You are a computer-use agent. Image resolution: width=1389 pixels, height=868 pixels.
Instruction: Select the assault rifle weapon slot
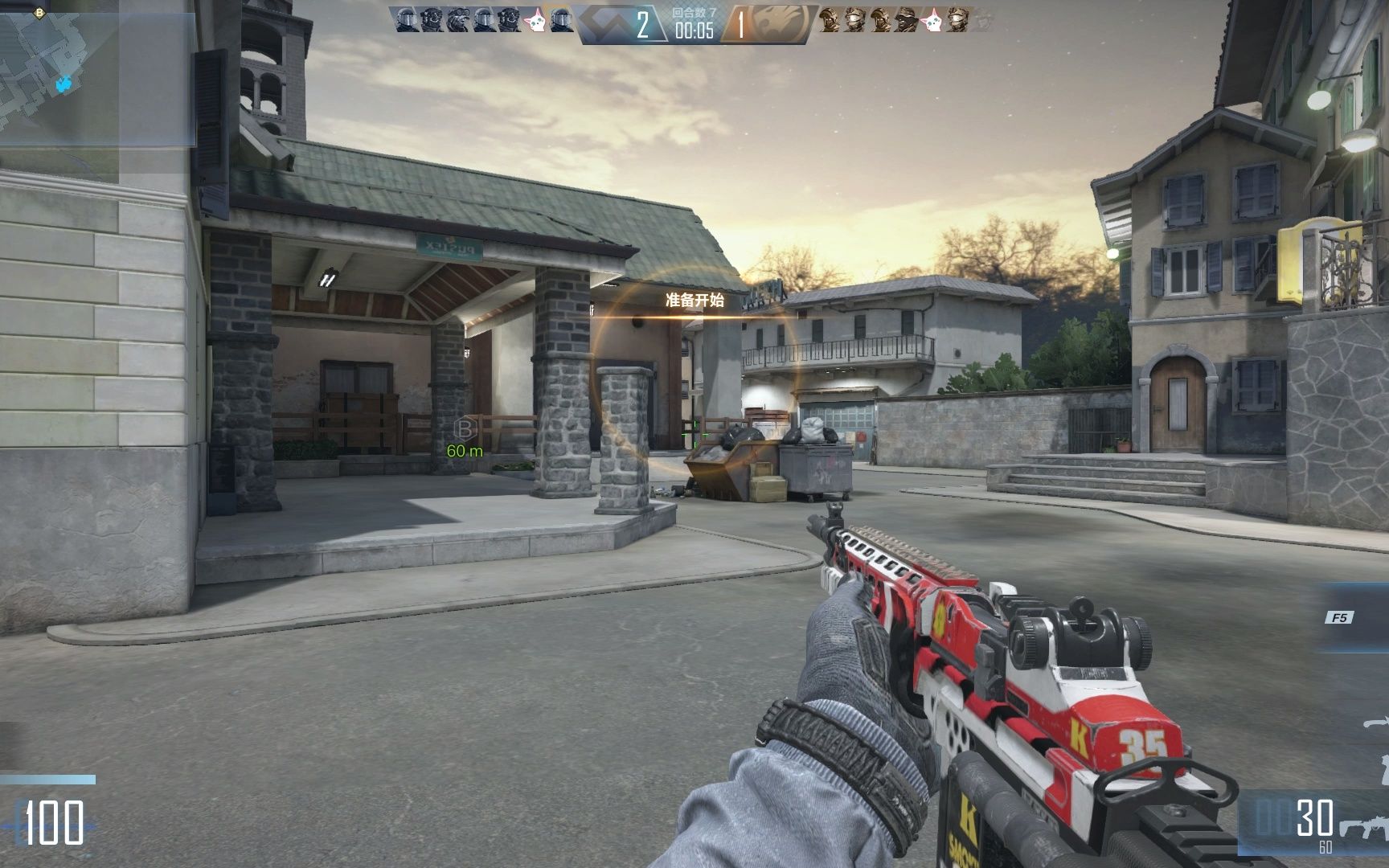click(x=1363, y=827)
